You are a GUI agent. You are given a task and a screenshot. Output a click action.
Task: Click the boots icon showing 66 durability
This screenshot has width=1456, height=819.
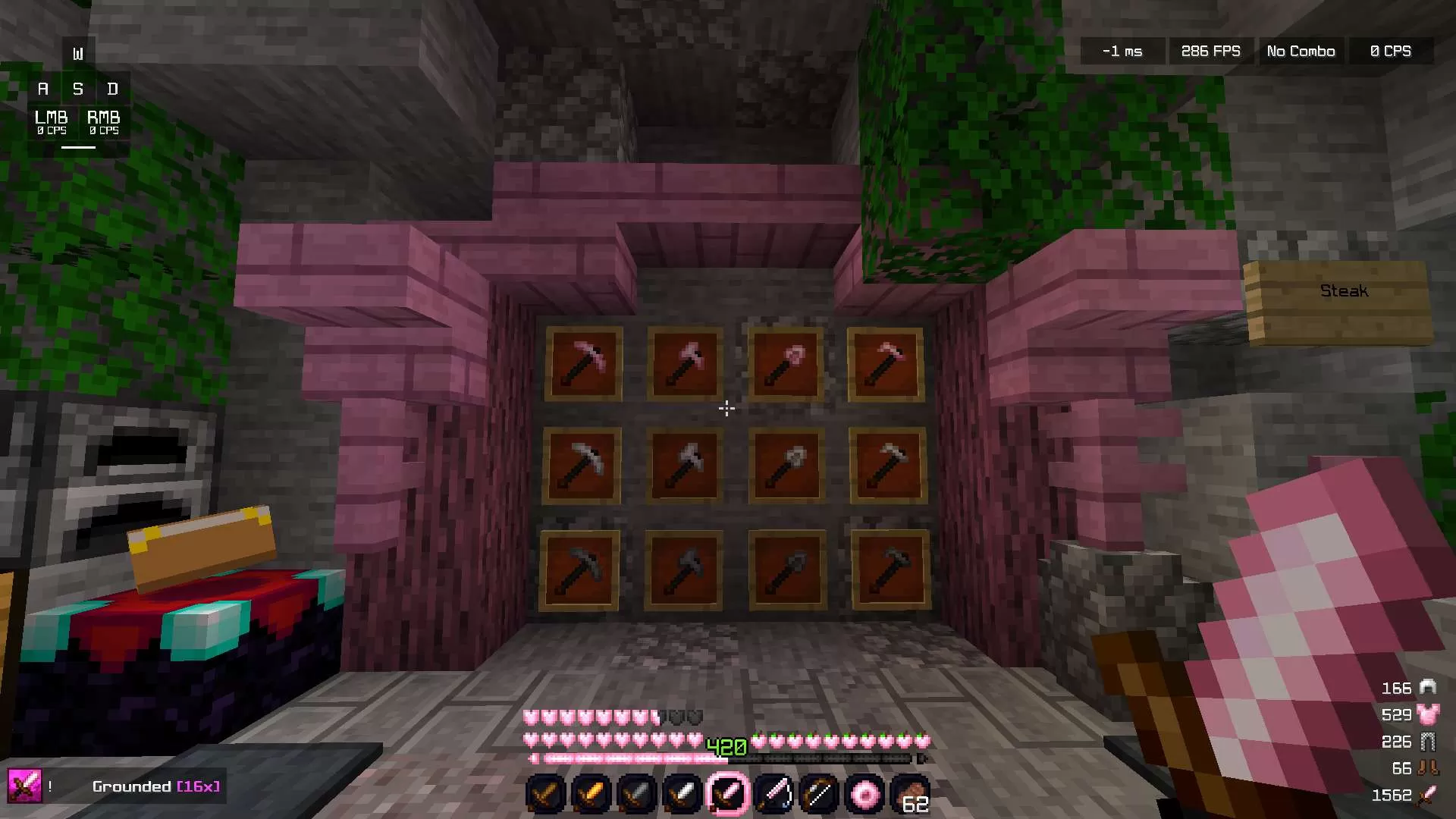pyautogui.click(x=1429, y=767)
